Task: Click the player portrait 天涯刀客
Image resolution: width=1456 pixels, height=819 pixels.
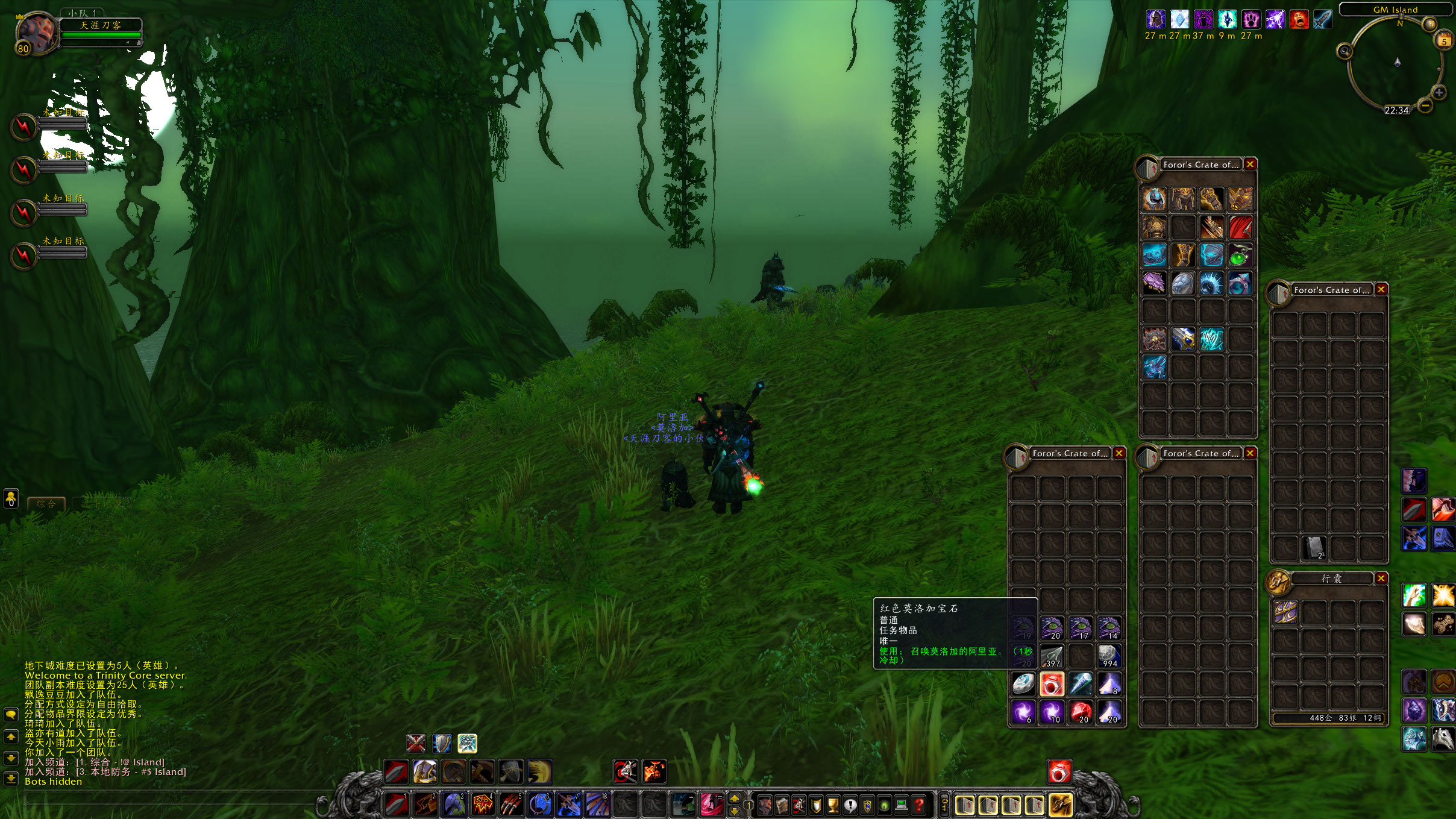Action: tap(36, 33)
